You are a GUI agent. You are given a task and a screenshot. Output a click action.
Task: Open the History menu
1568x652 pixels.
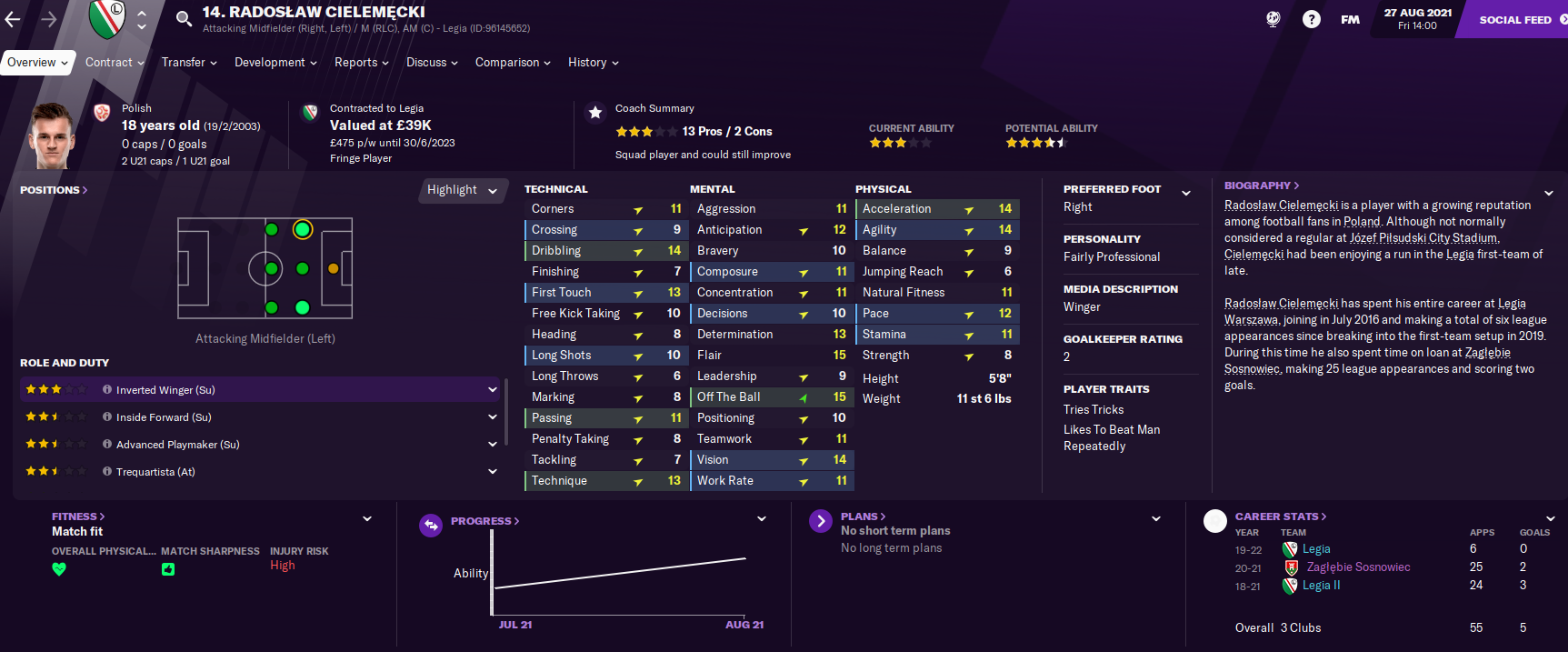[x=593, y=63]
